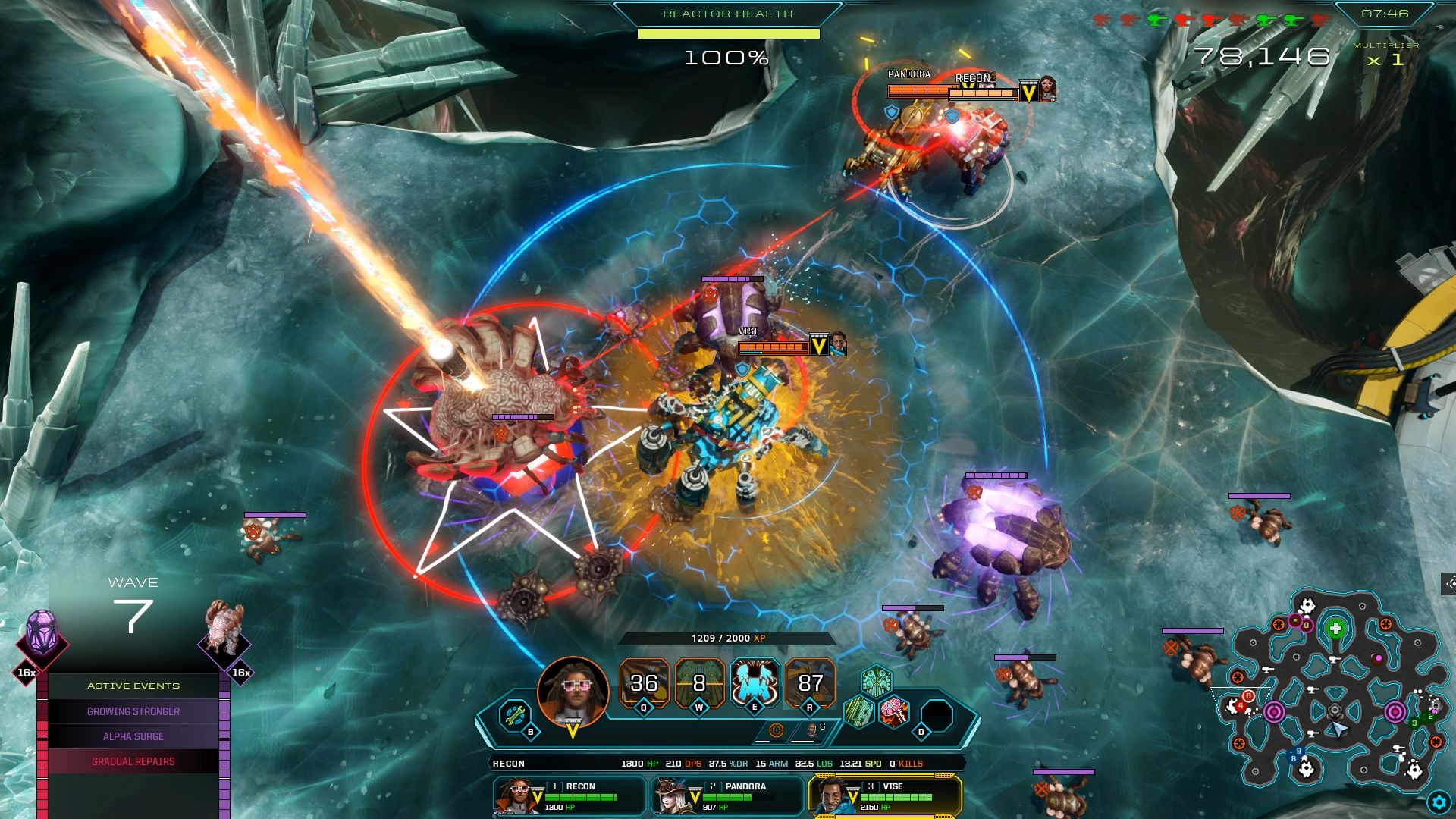Open settings with the gear icon
The width and height of the screenshot is (1456, 819).
click(x=1439, y=802)
